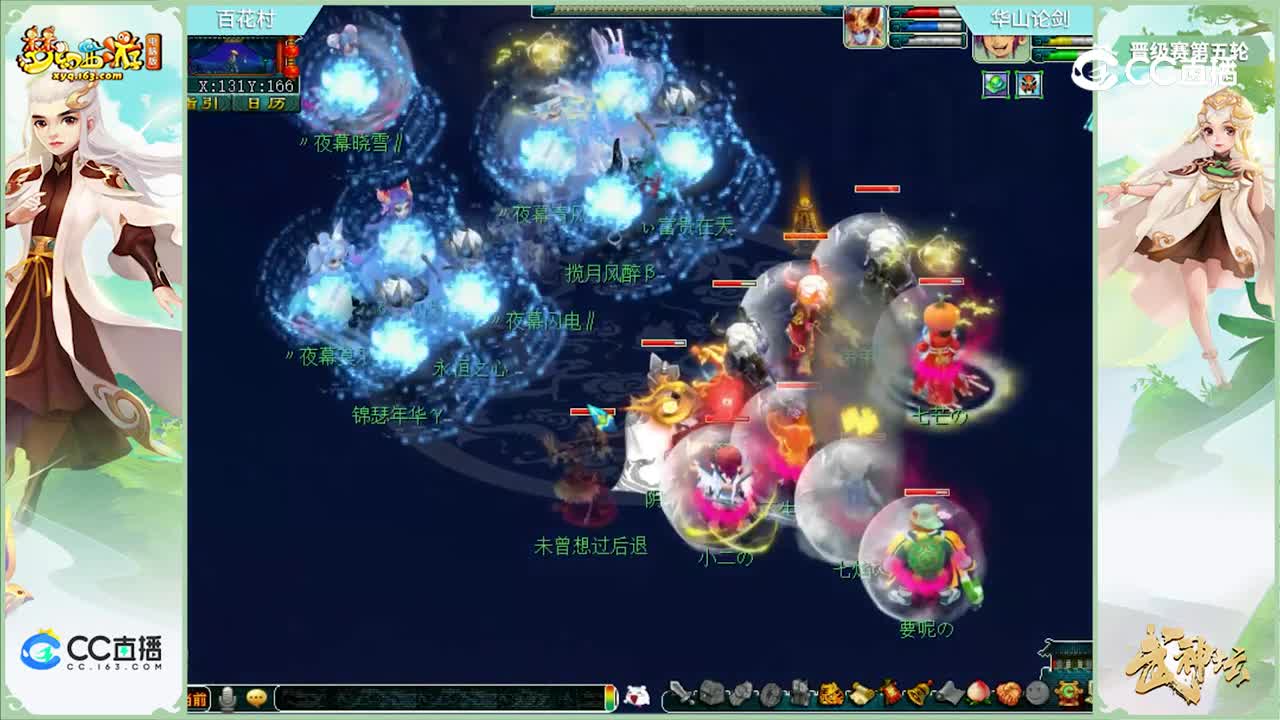Open the red doll gift icon
1280x720 pixels.
888,693
